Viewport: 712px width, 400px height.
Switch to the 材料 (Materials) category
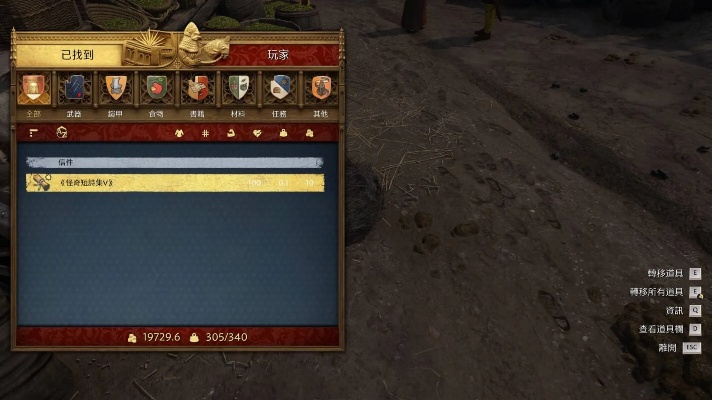coord(238,92)
